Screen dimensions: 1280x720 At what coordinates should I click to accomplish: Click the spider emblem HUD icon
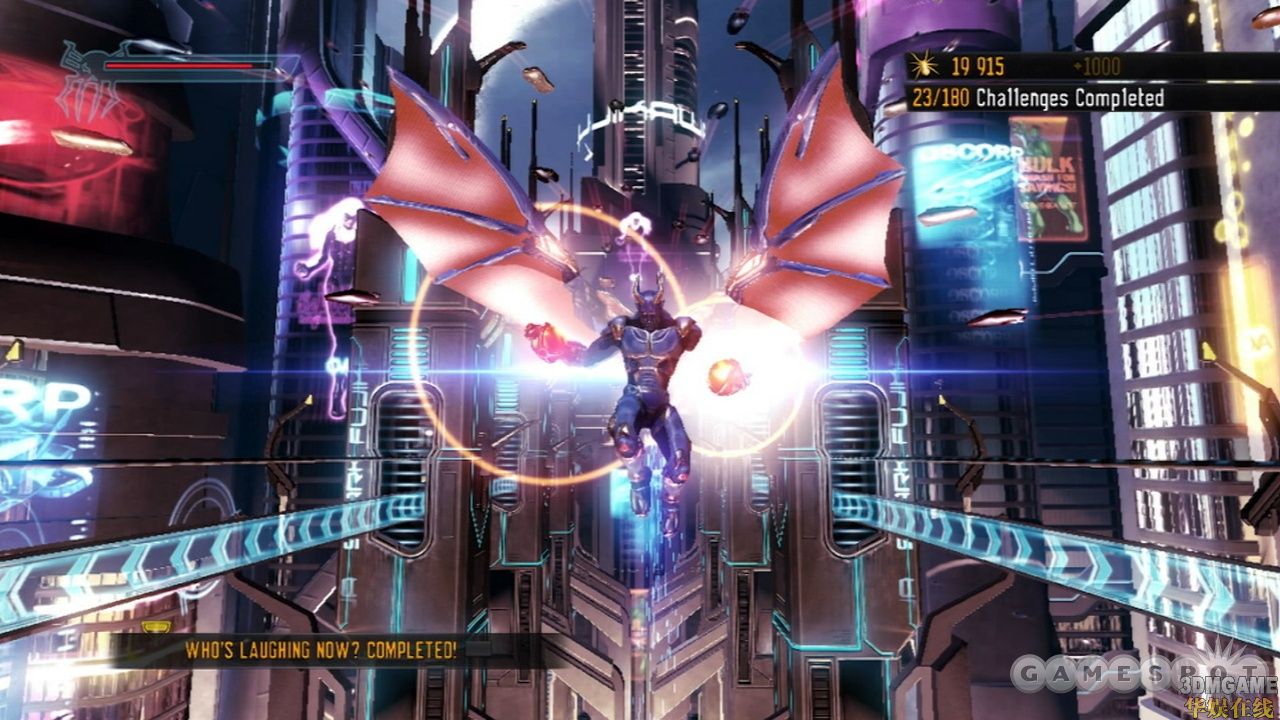(x=87, y=80)
